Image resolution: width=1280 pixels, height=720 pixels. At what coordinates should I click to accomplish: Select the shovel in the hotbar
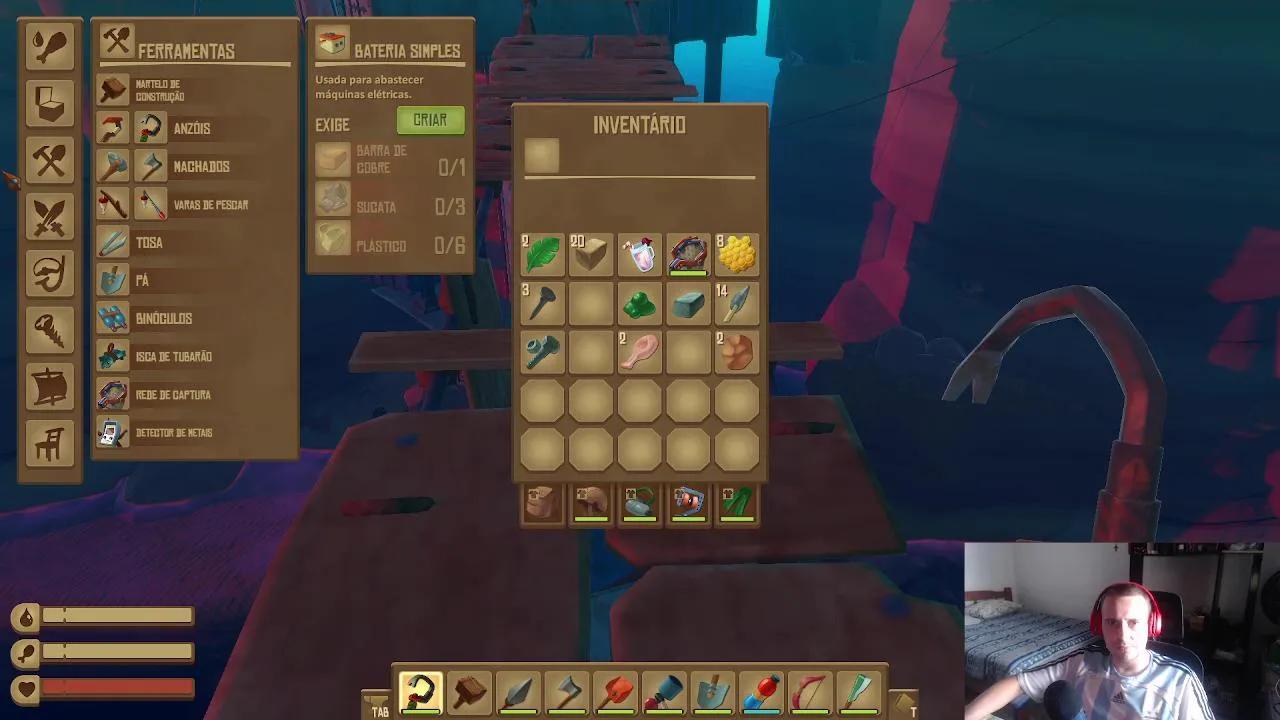pyautogui.click(x=711, y=691)
